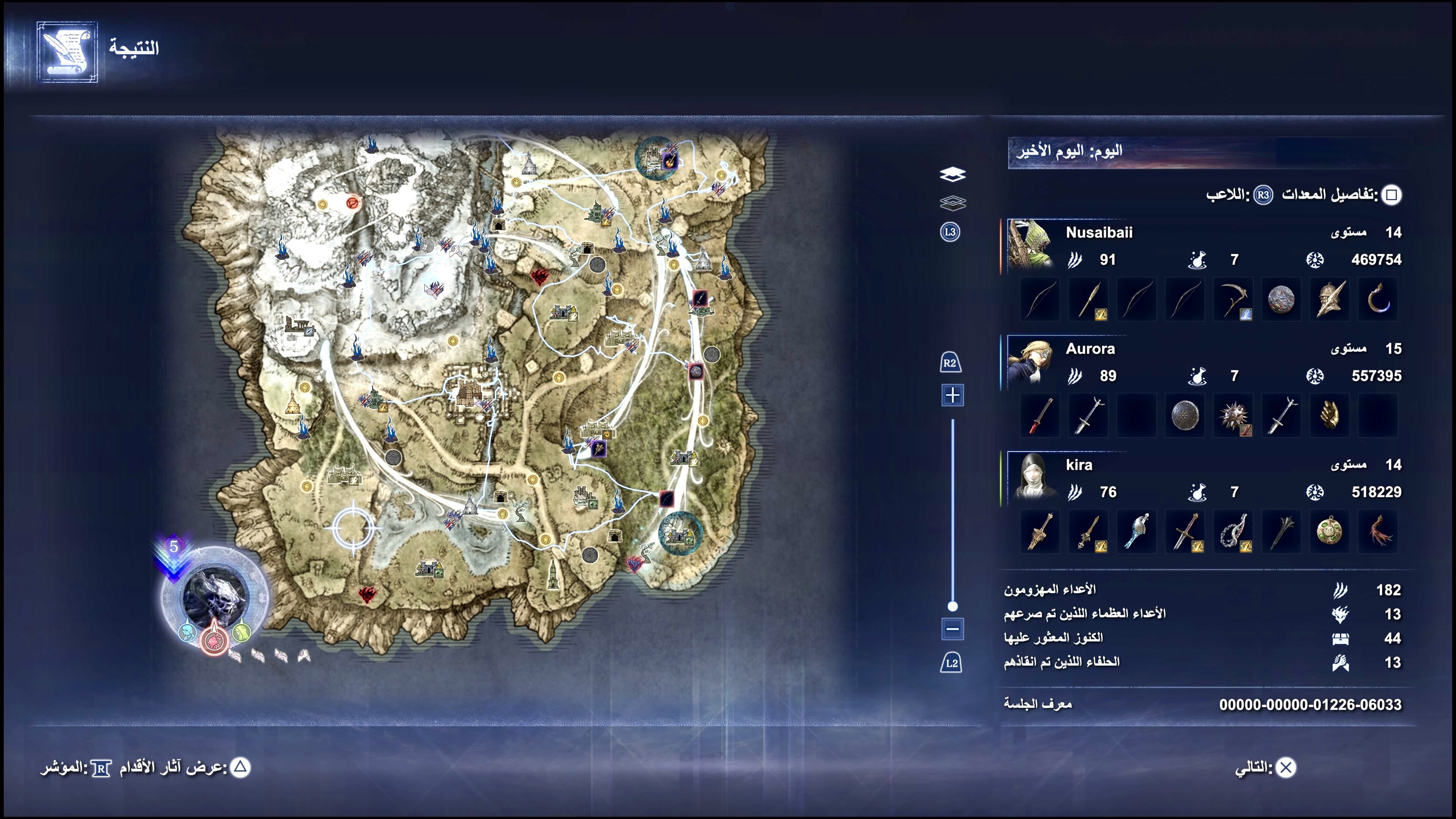Inspect kira's chain whip slot
The image size is (1456, 819).
coord(1233,532)
